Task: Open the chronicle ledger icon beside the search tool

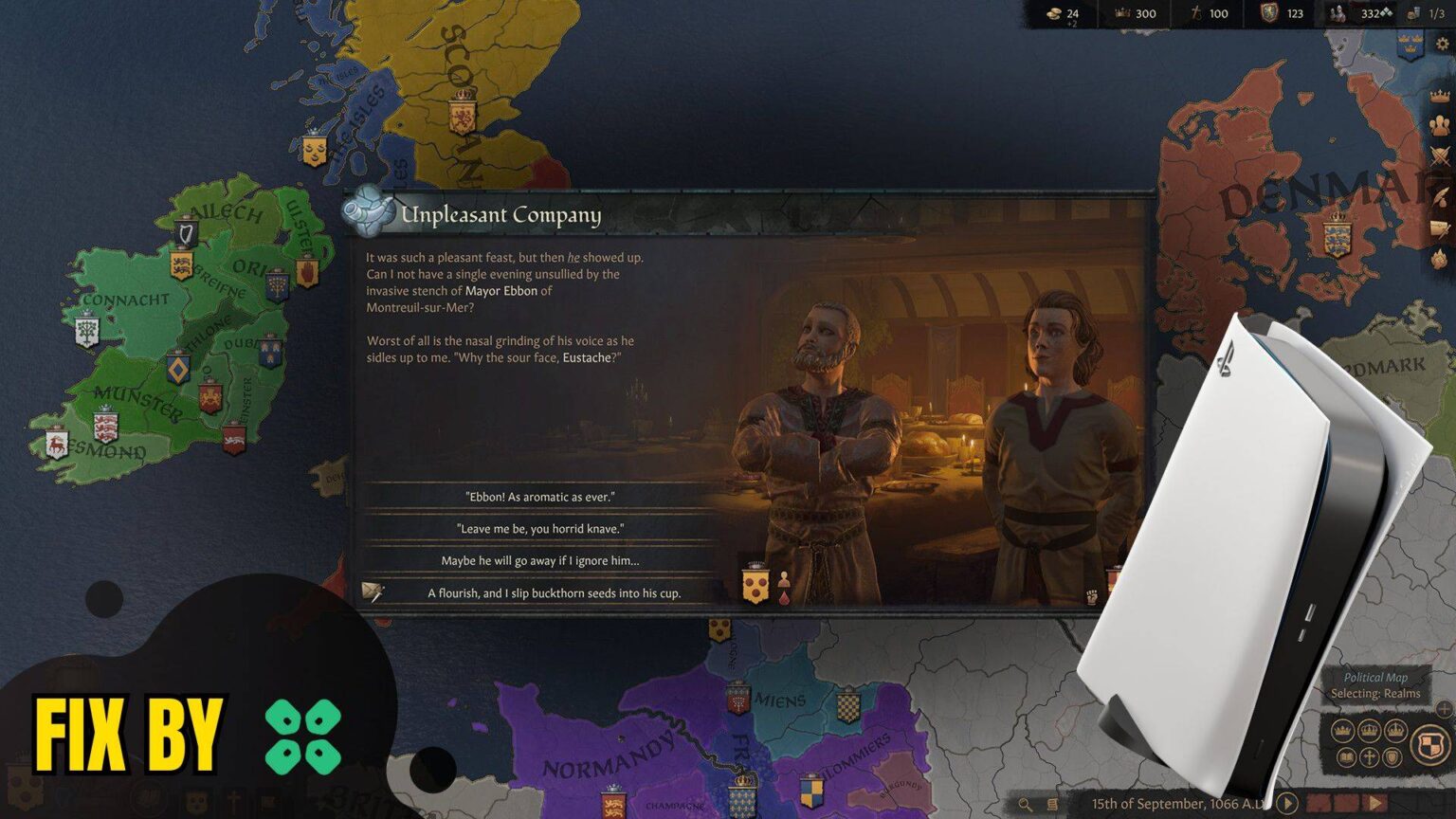Action: tap(1054, 802)
